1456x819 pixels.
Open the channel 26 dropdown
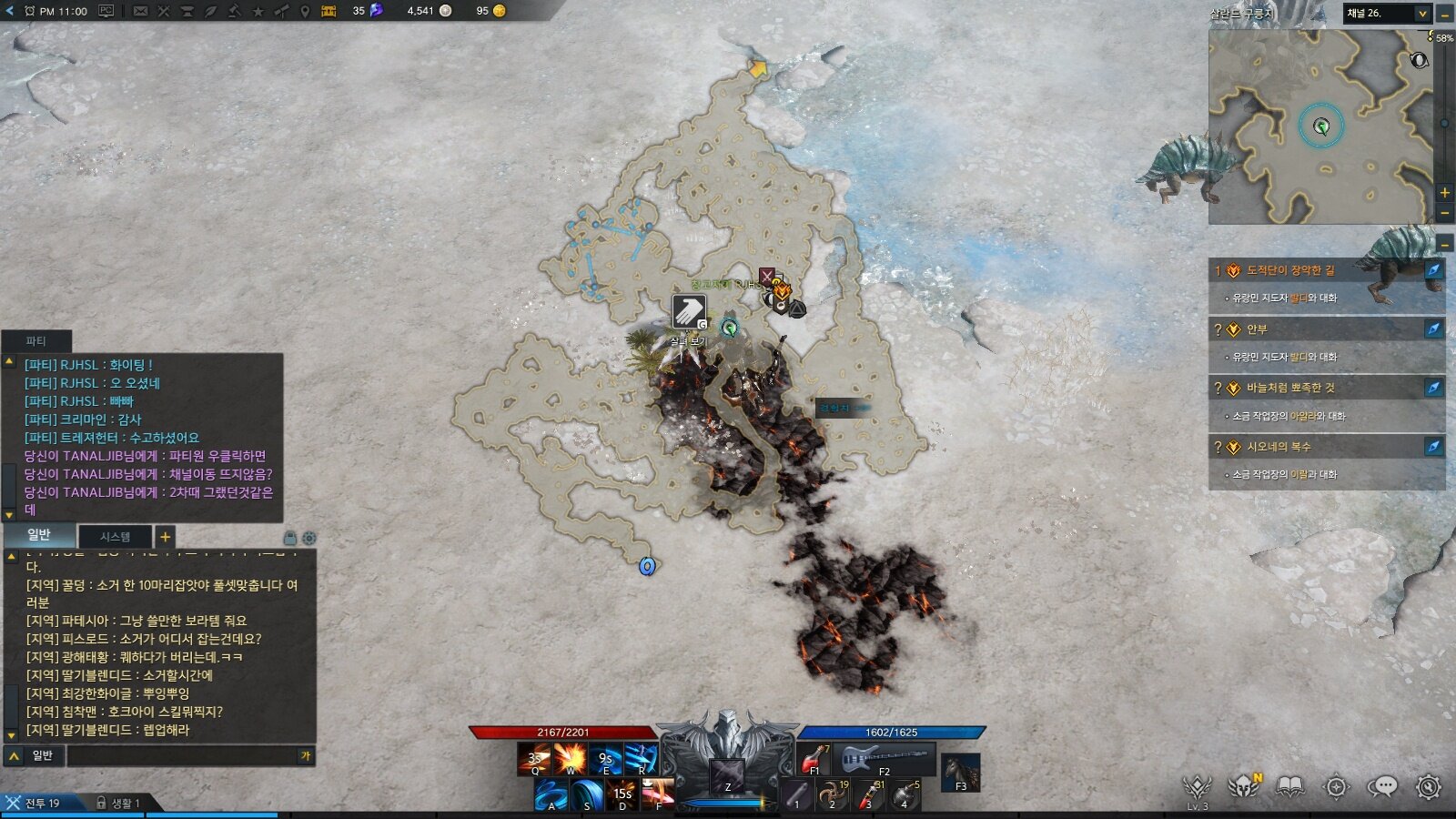1421,14
